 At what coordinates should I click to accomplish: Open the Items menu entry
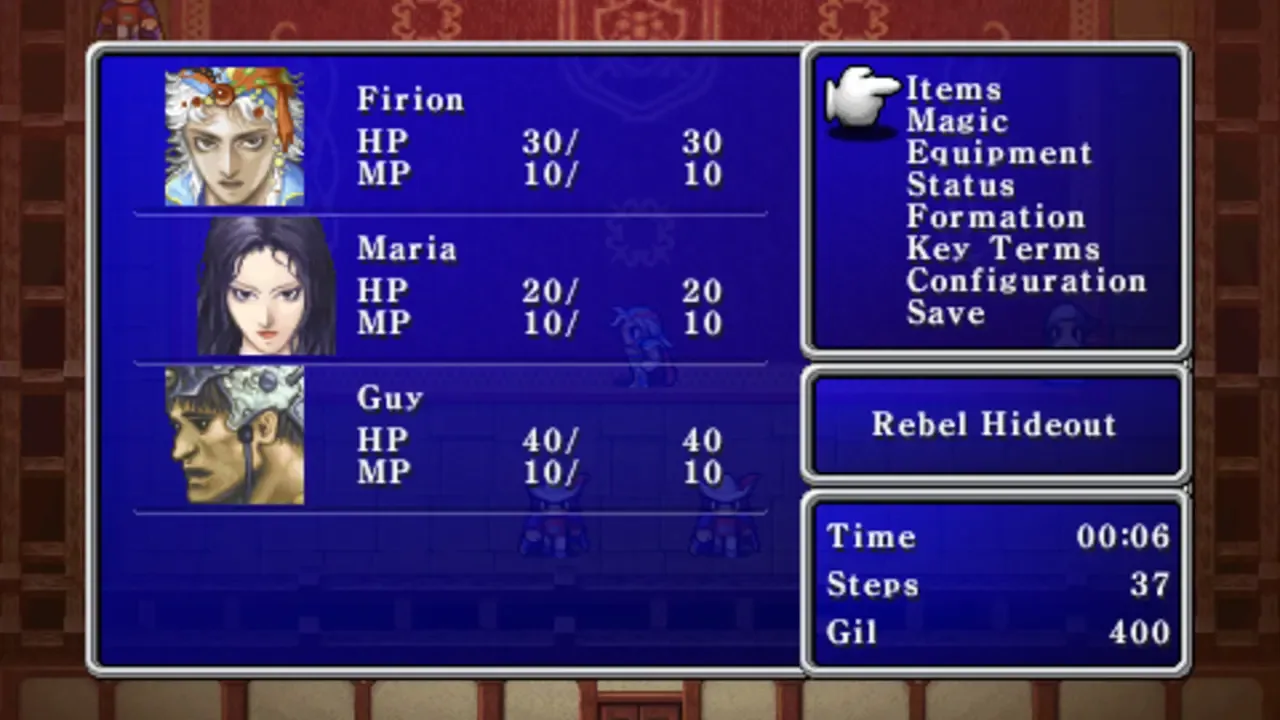click(x=954, y=89)
